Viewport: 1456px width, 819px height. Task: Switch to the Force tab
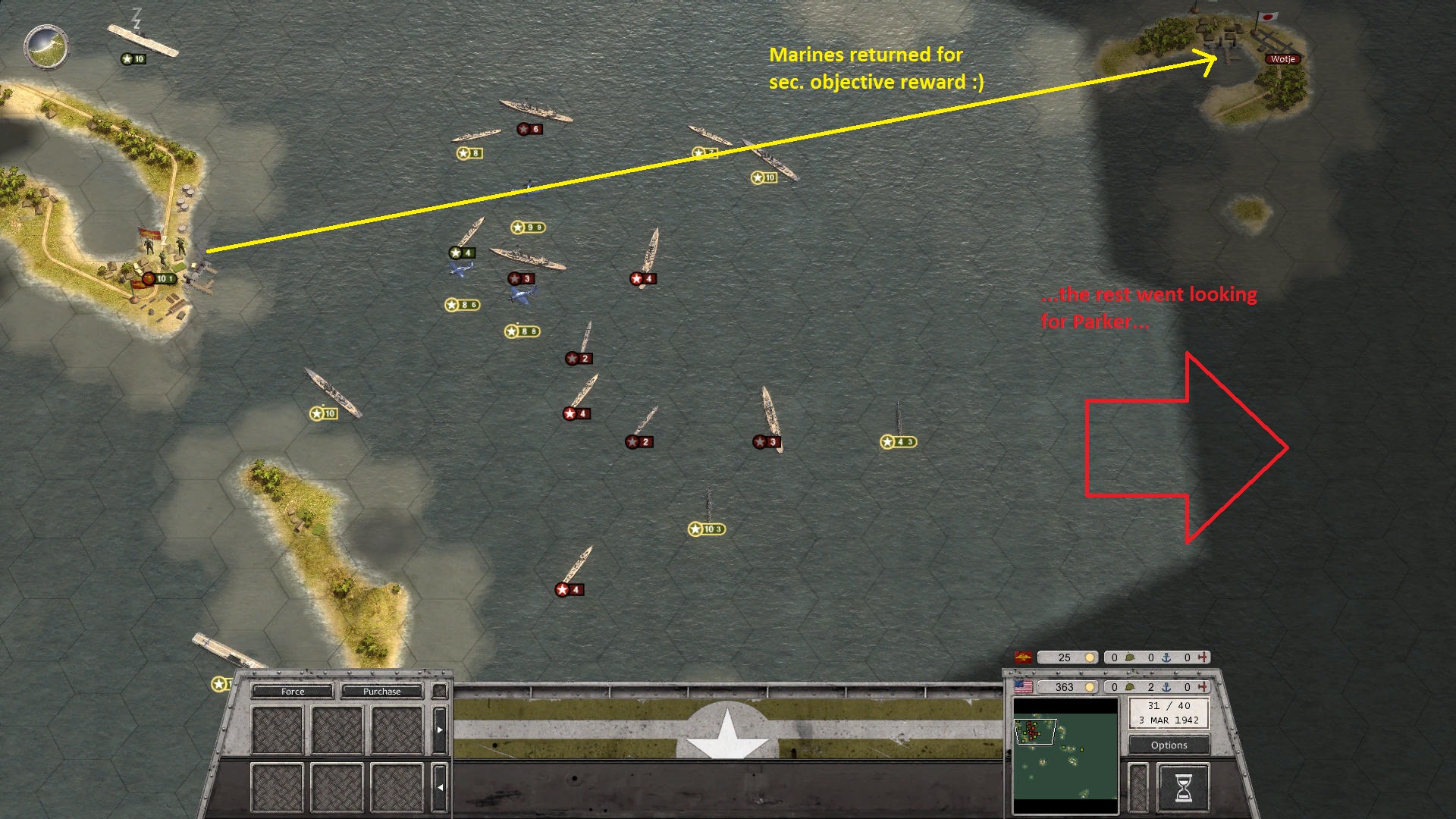click(292, 692)
